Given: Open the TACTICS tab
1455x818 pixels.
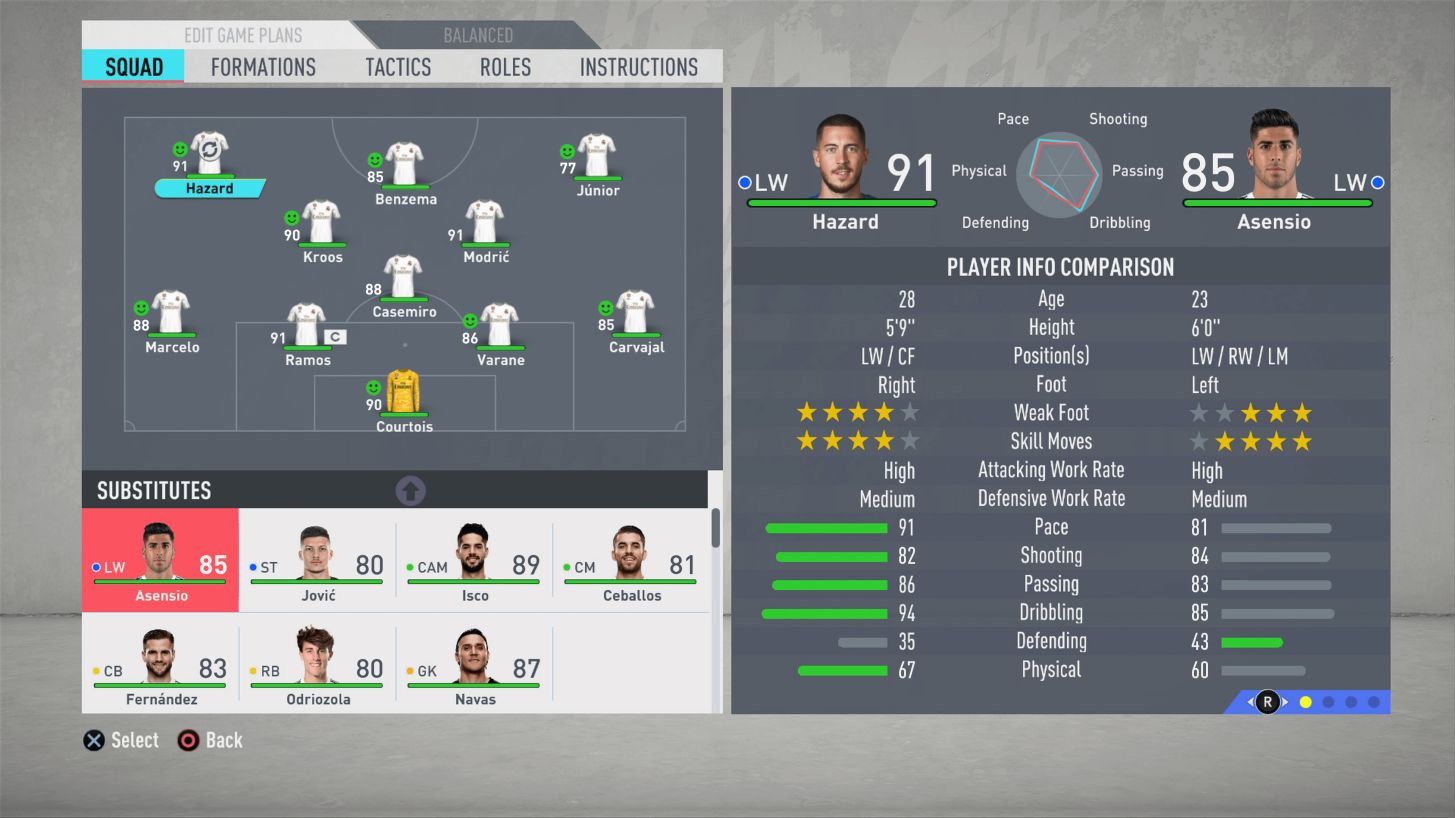Looking at the screenshot, I should coord(397,67).
